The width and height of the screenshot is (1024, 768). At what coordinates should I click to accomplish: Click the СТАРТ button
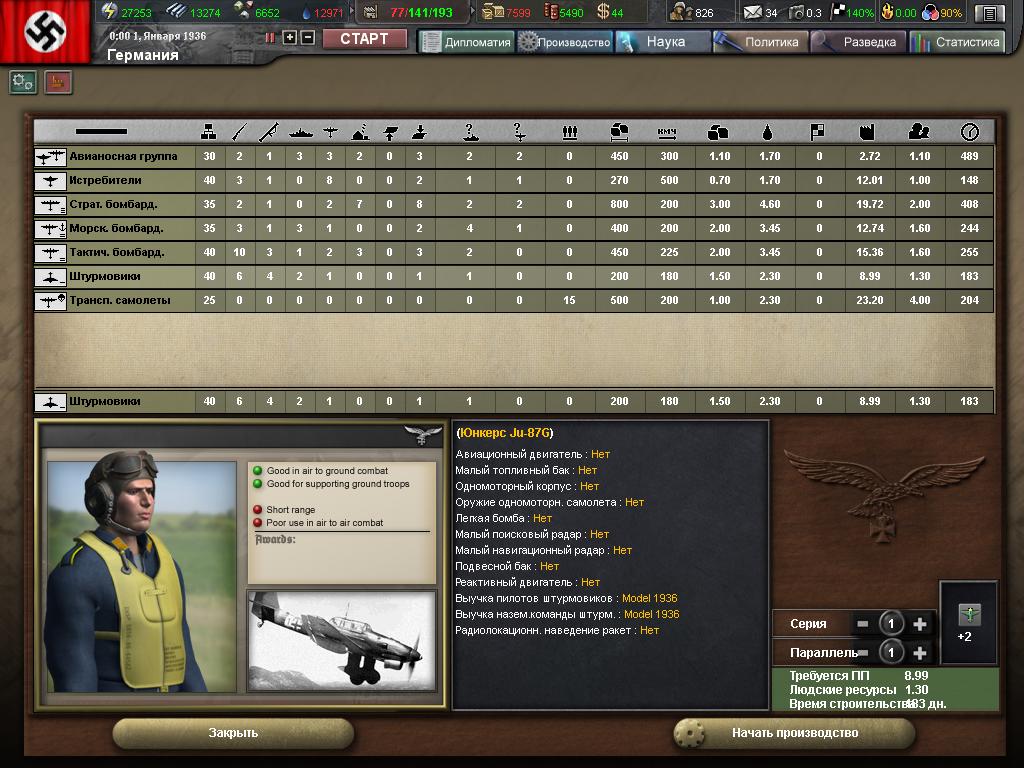(364, 39)
